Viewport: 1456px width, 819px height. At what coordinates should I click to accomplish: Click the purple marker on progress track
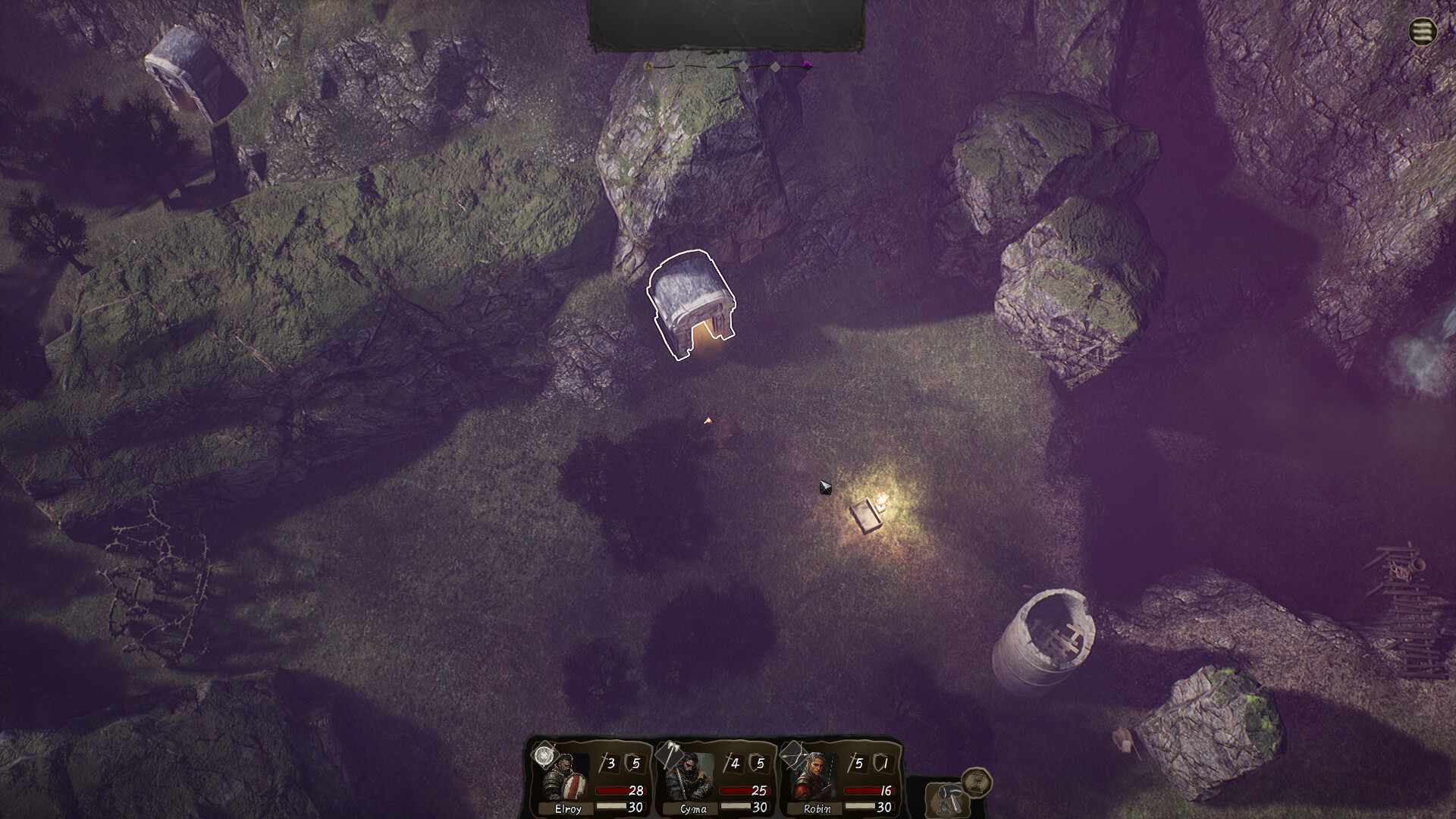[x=808, y=65]
